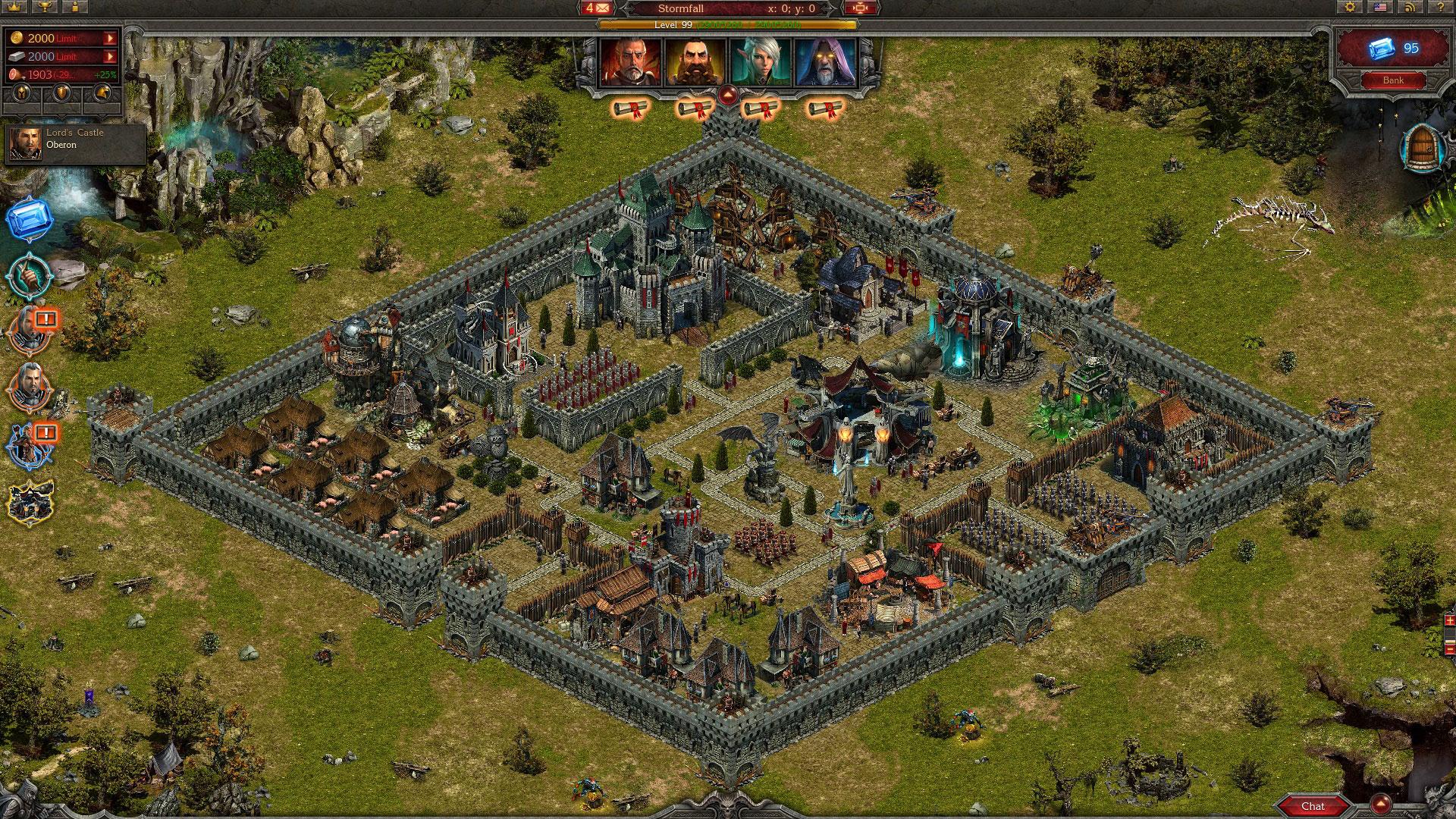The image size is (1456, 819).
Task: Expand the gold resource with its red arrow
Action: point(110,37)
